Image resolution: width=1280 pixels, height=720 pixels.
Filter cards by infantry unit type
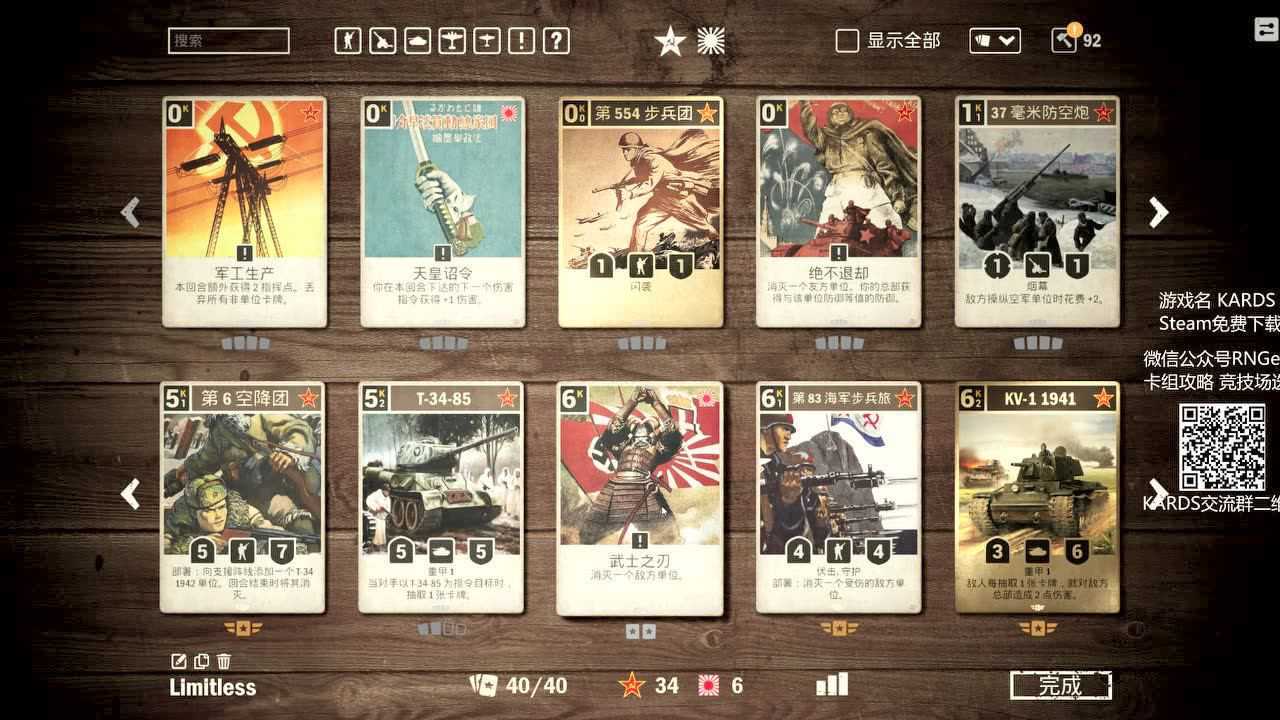pos(348,40)
